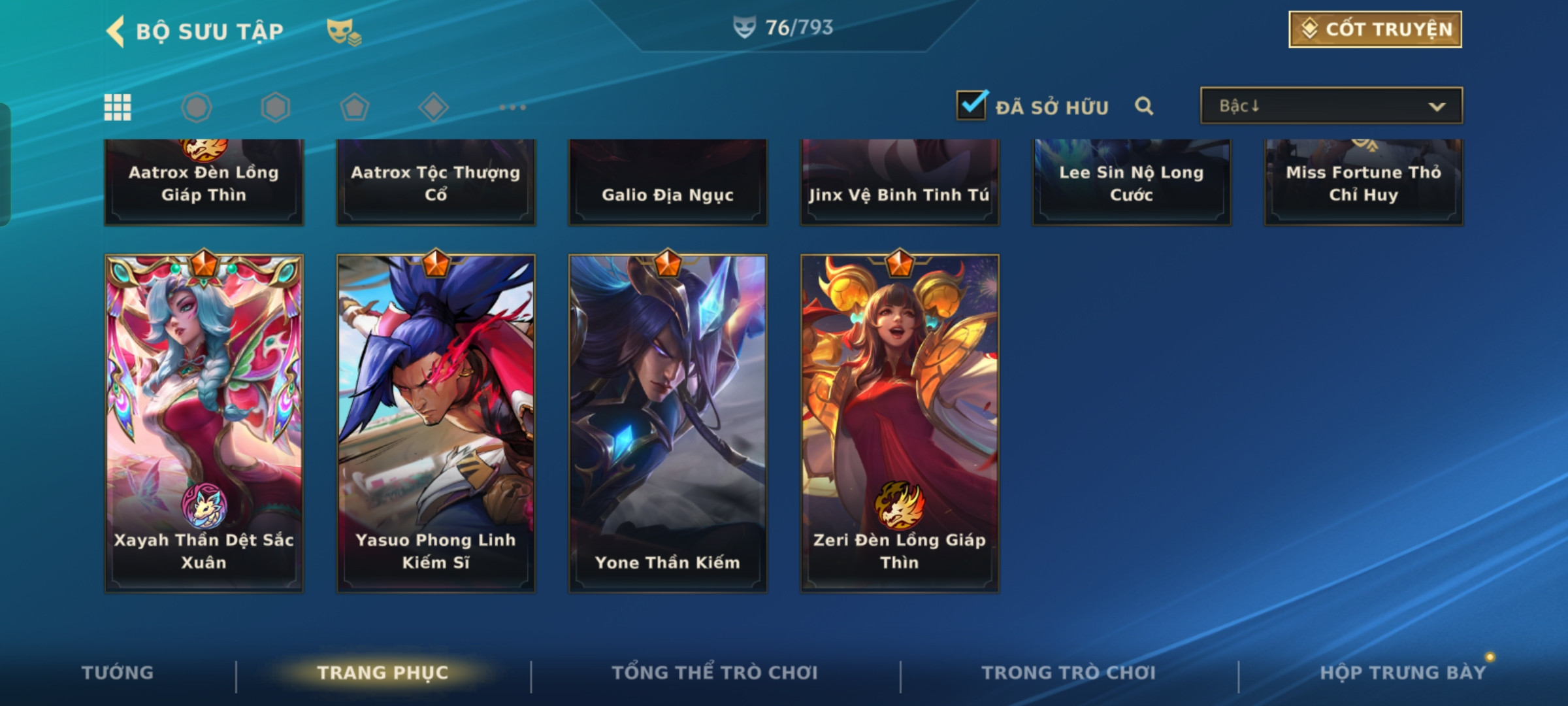Toggle the Đã Sở Hữu checkbox
This screenshot has width=1568, height=706.
pyautogui.click(x=971, y=105)
